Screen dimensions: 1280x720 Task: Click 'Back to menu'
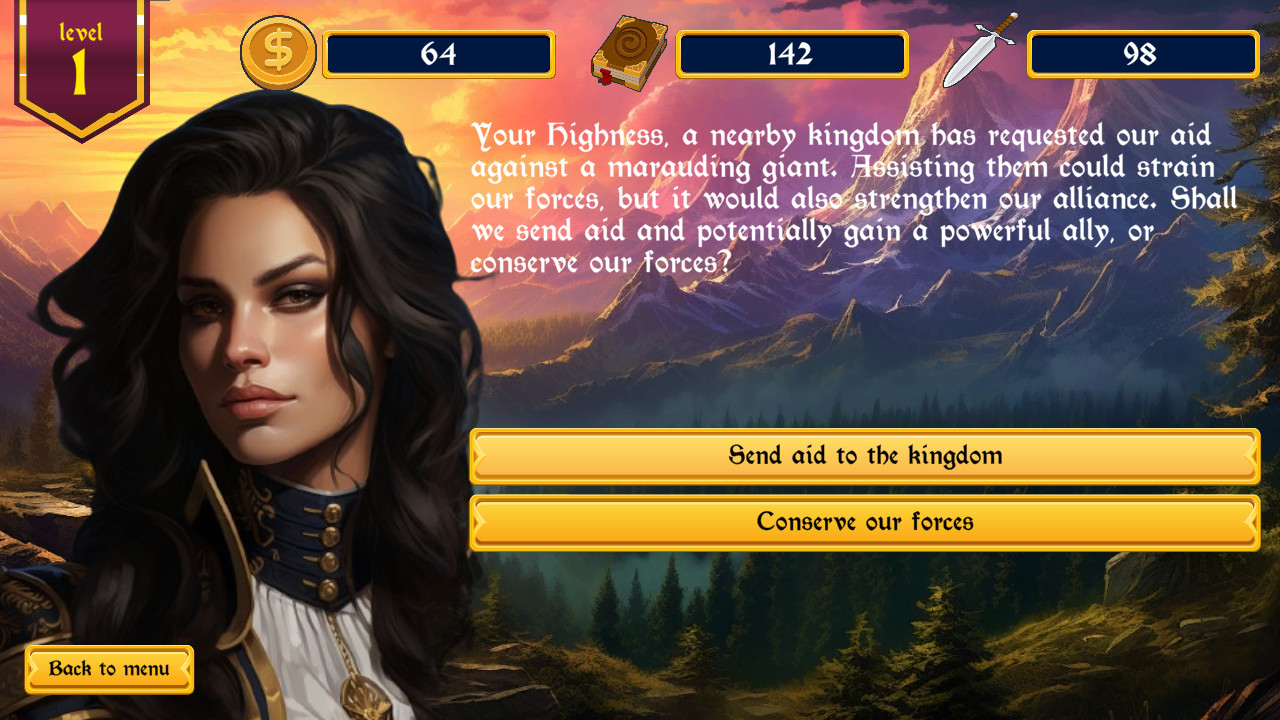[108, 669]
